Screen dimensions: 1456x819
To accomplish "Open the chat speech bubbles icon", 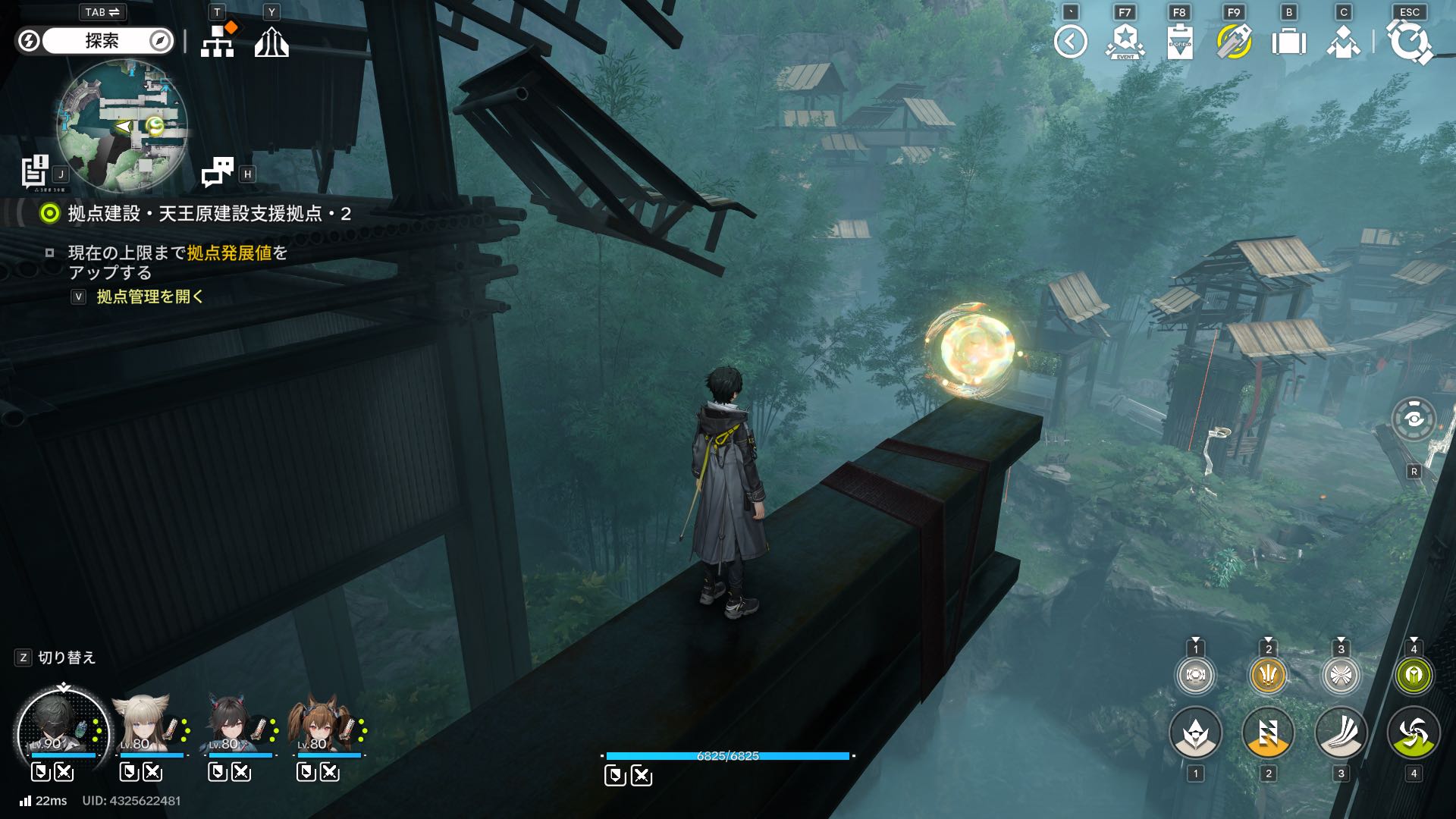I will 218,172.
